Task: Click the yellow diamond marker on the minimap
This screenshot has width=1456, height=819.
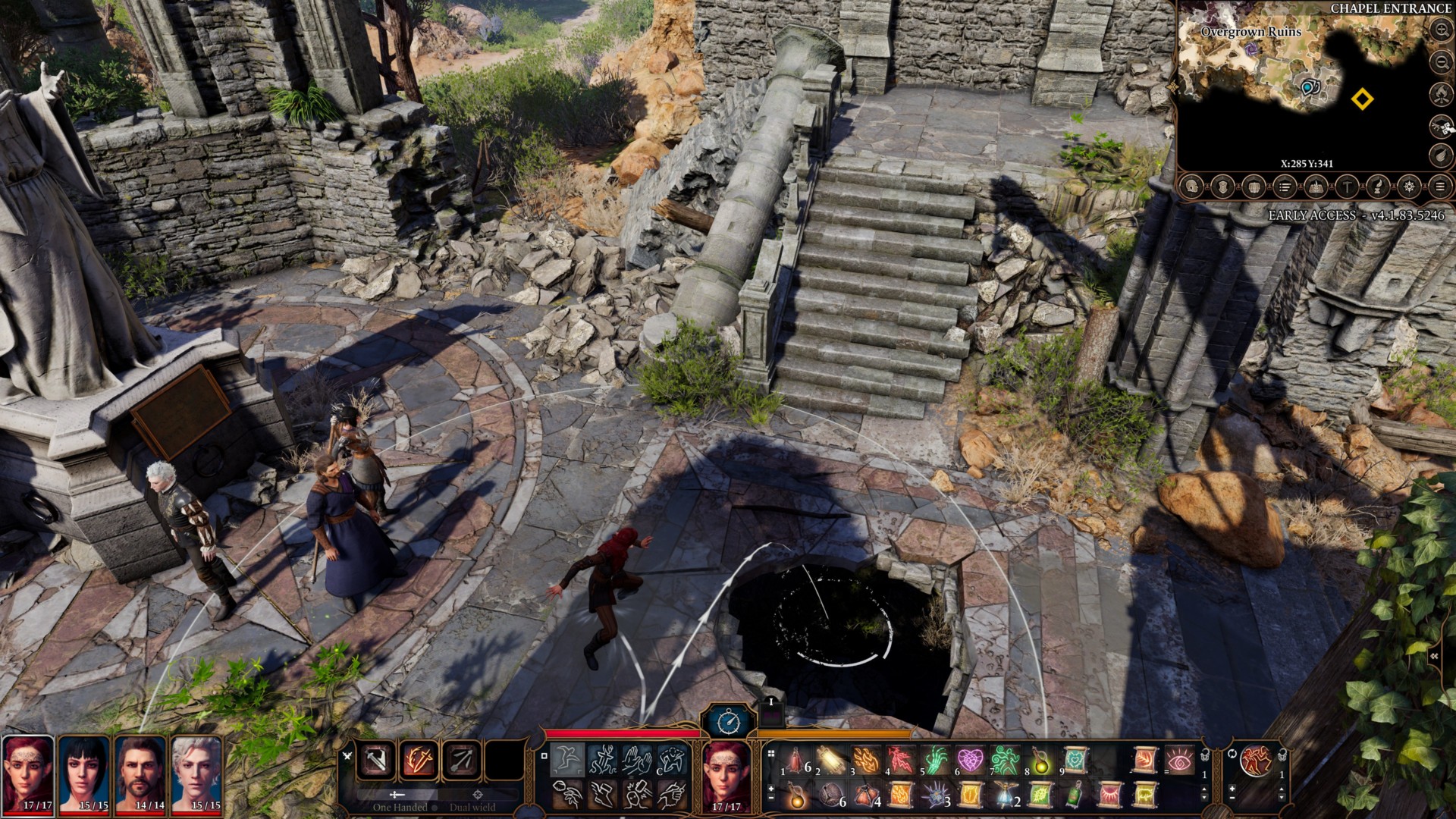Action: 1362,99
